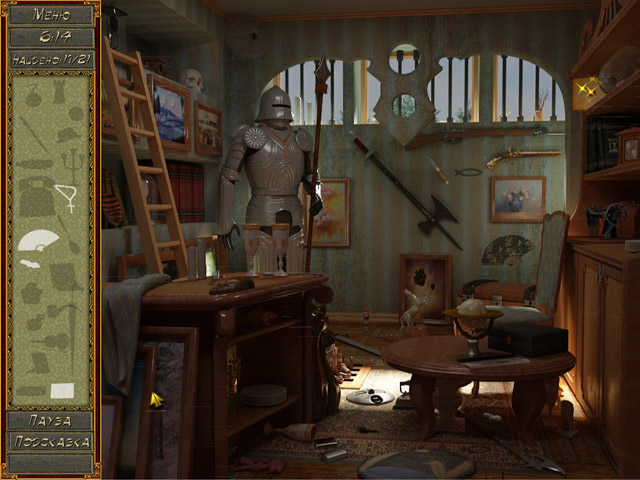Image resolution: width=640 pixels, height=480 pixels.
Task: Pause the game with Пауза
Action: coord(51,421)
